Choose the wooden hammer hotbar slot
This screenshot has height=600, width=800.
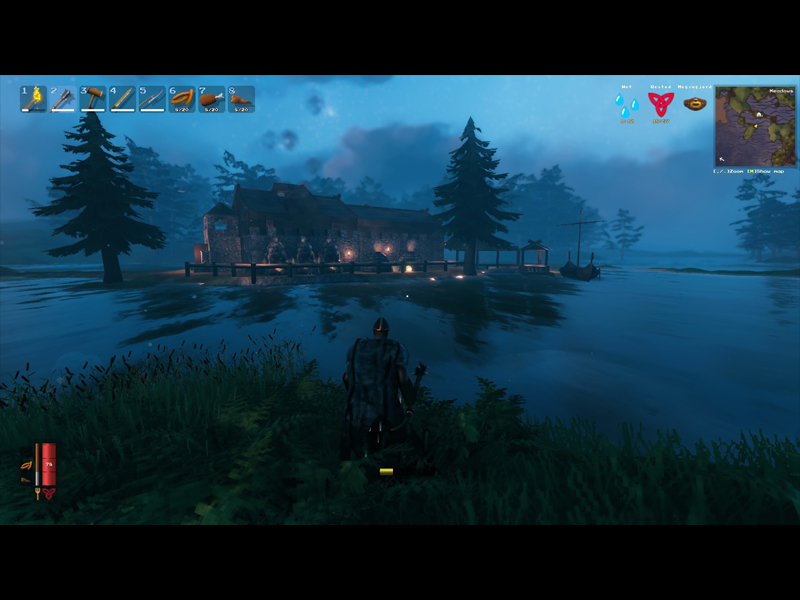click(93, 98)
